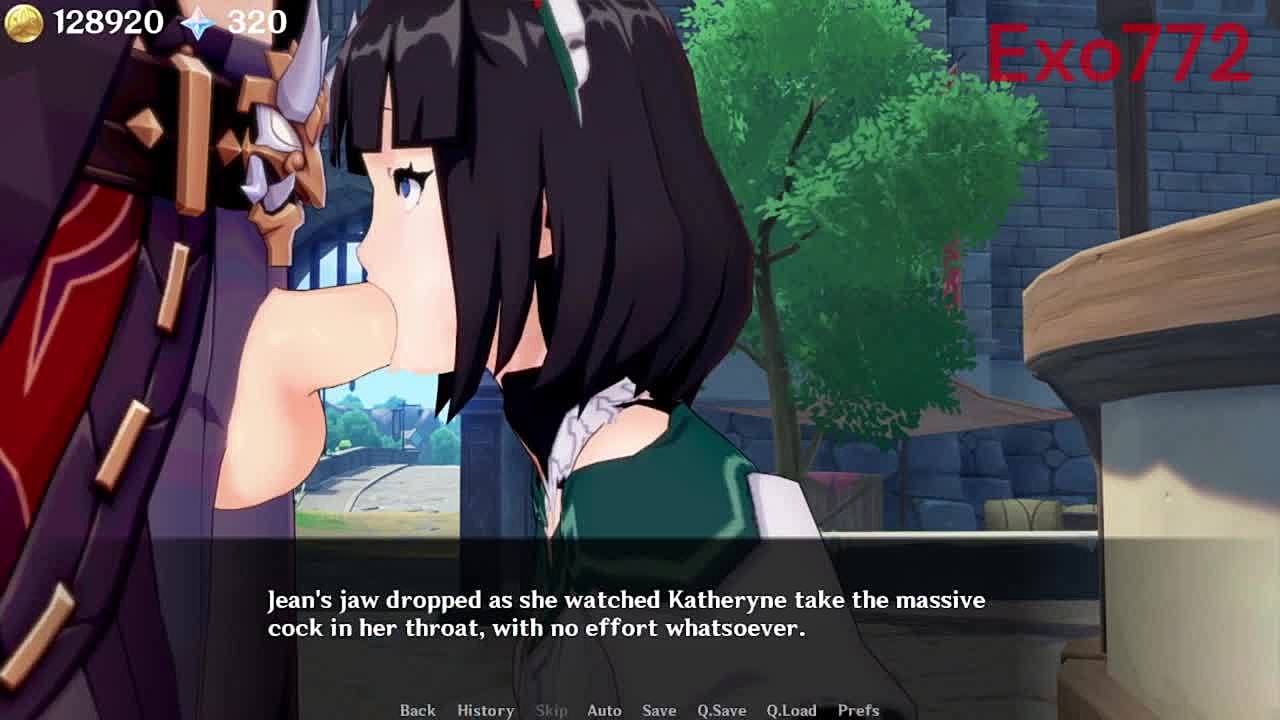Open the Prefs settings
1280x720 pixels.
pyautogui.click(x=858, y=710)
